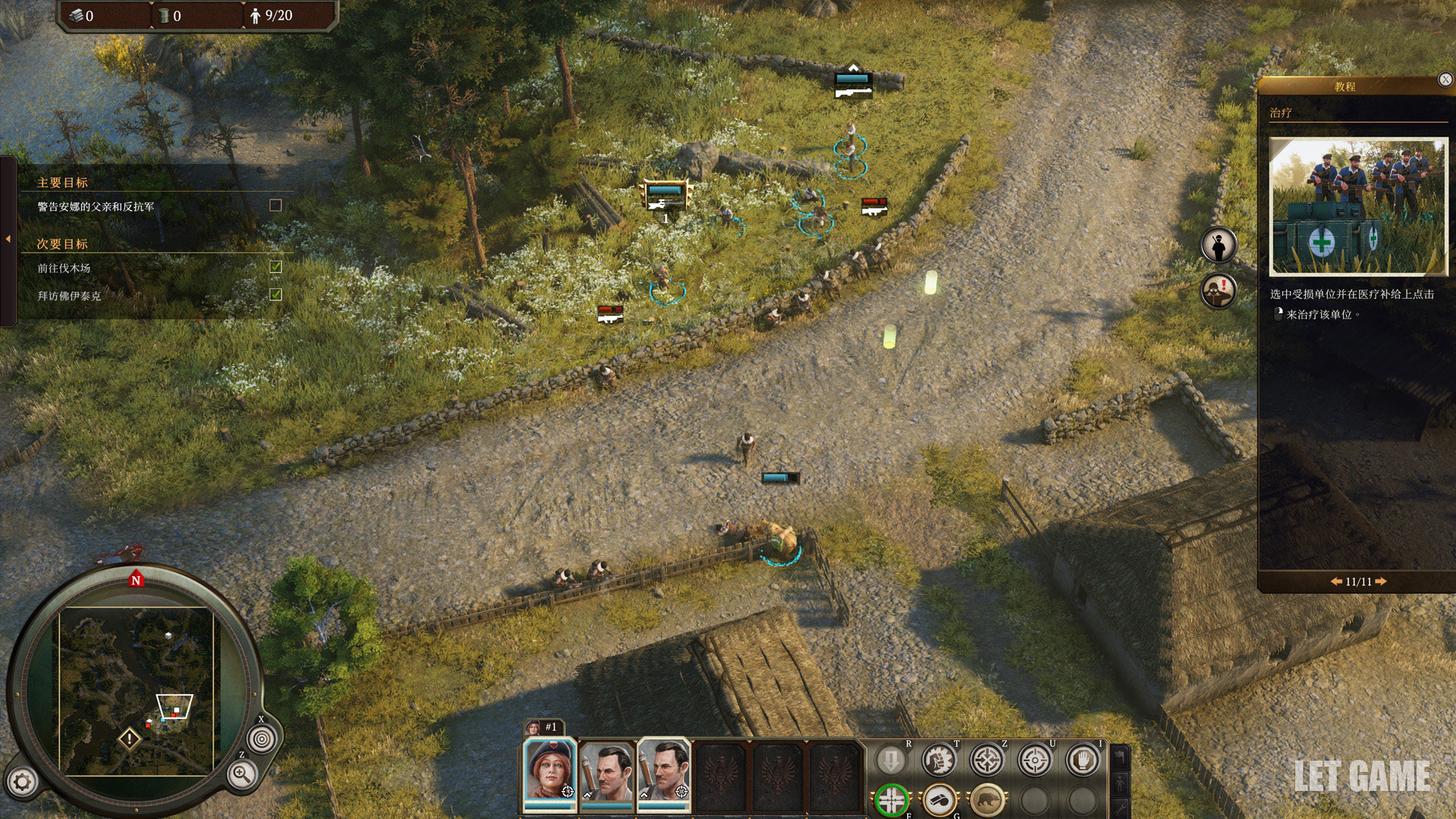
Task: Select control group #1 tab
Action: click(x=544, y=726)
